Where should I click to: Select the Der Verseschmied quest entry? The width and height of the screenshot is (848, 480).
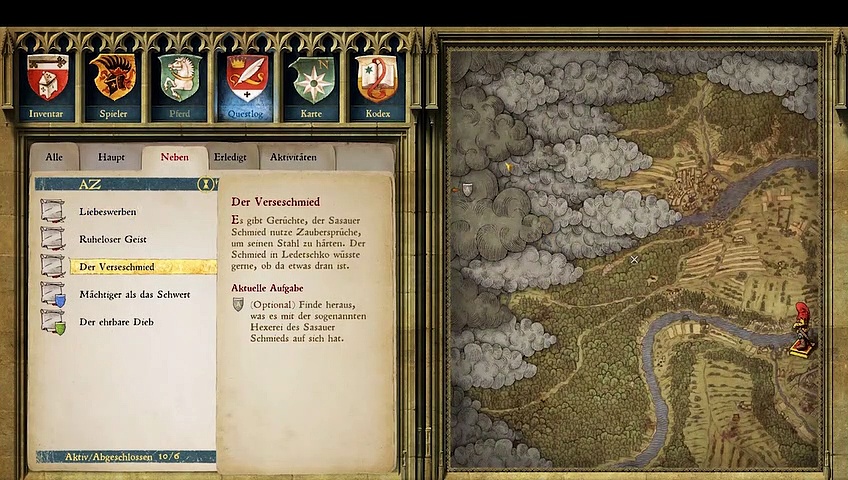click(x=117, y=267)
